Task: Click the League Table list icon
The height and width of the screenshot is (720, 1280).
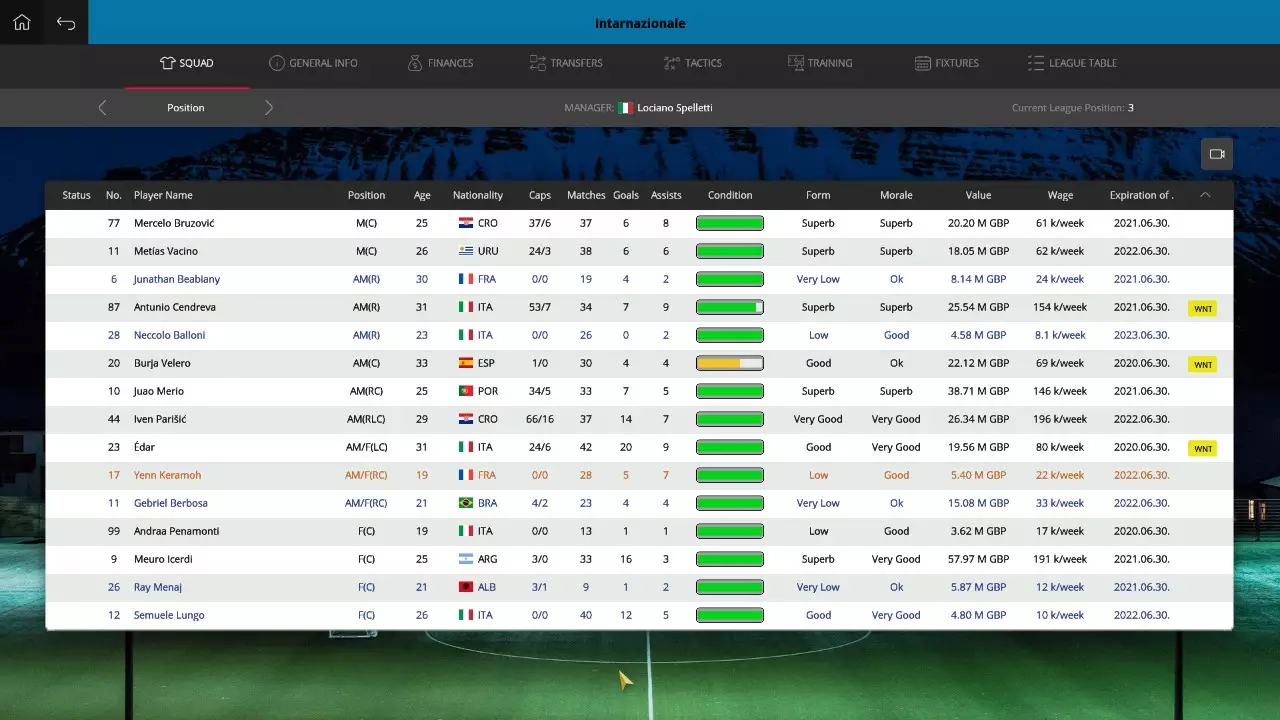Action: (1035, 62)
